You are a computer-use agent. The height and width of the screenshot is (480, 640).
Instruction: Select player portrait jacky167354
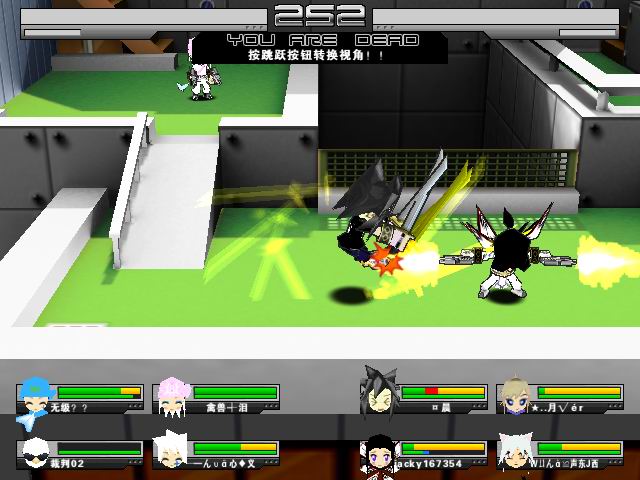pos(380,452)
